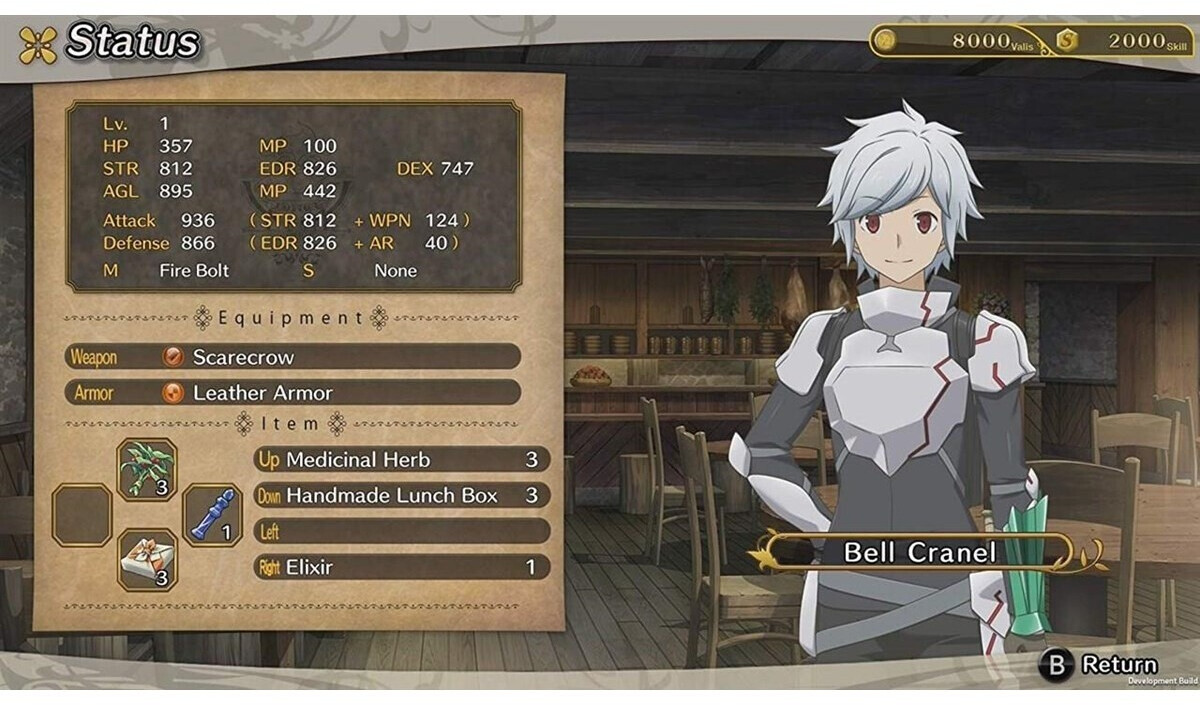This screenshot has height=705, width=1200.
Task: Click the Return button
Action: pos(1100,665)
